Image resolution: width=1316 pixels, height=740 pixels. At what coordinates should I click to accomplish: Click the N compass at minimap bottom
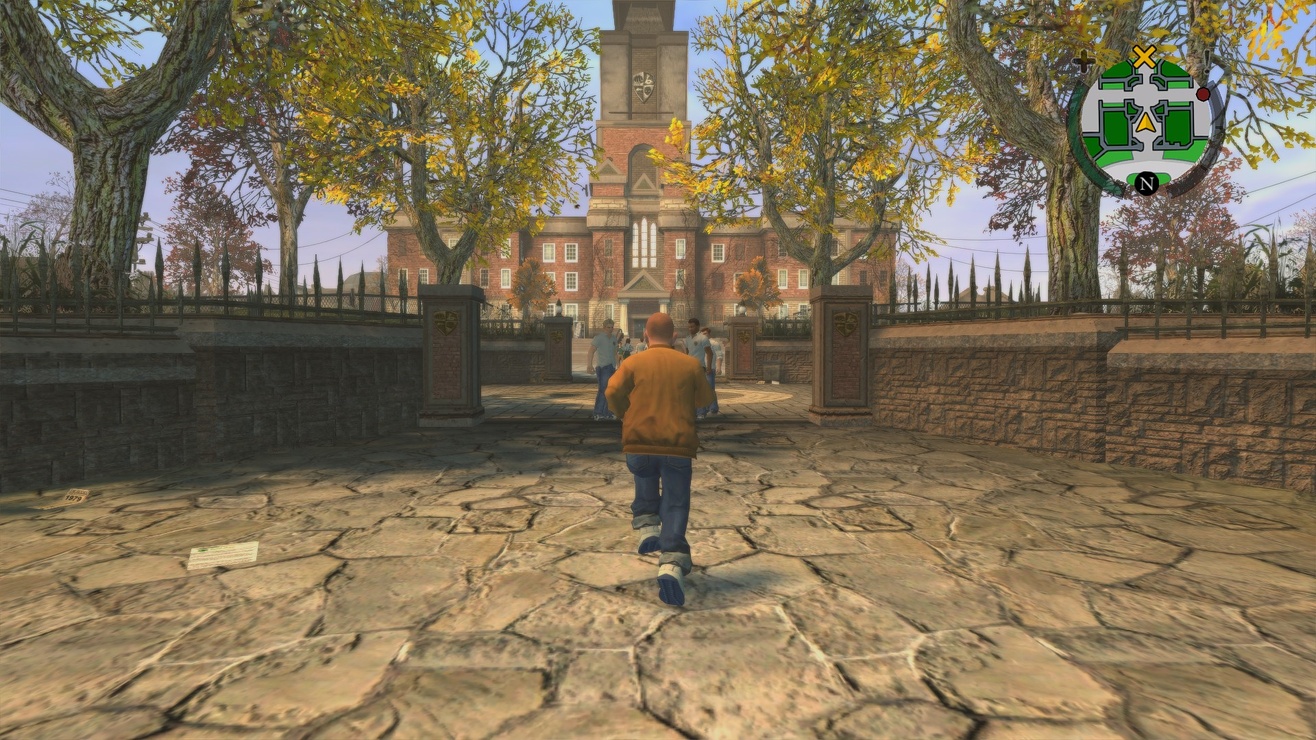[x=1147, y=183]
